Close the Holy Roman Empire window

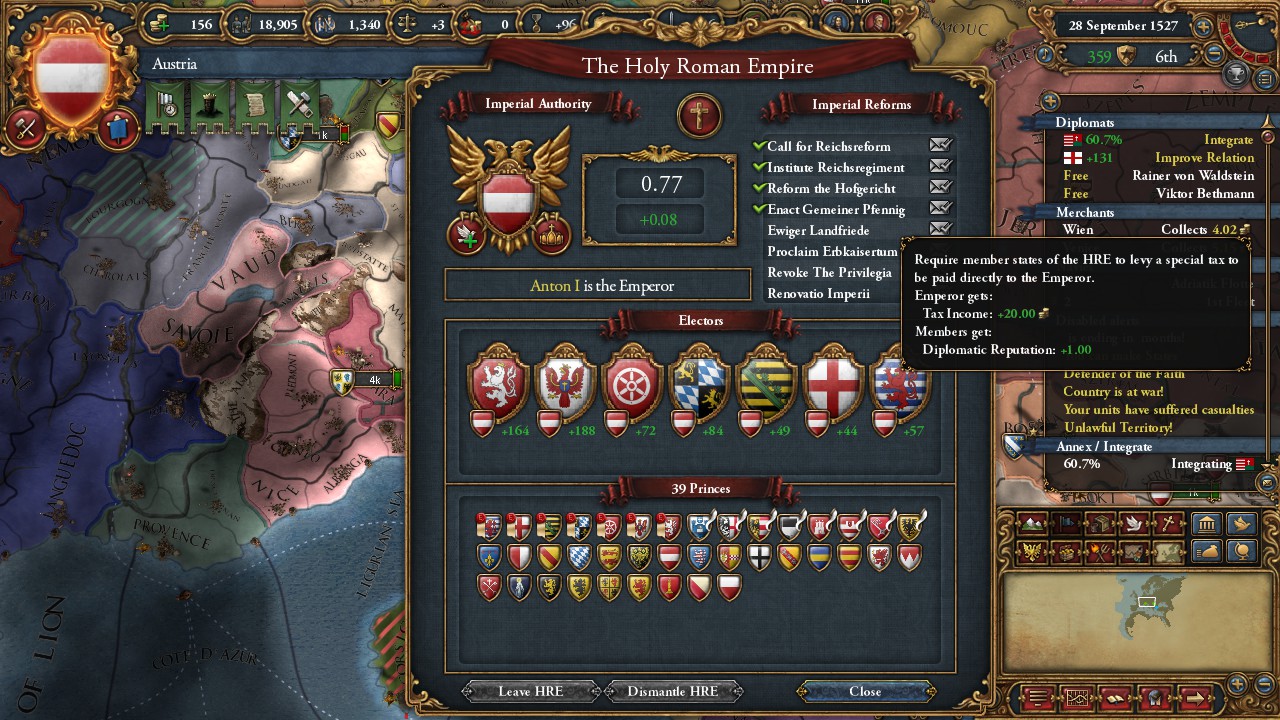click(x=865, y=691)
